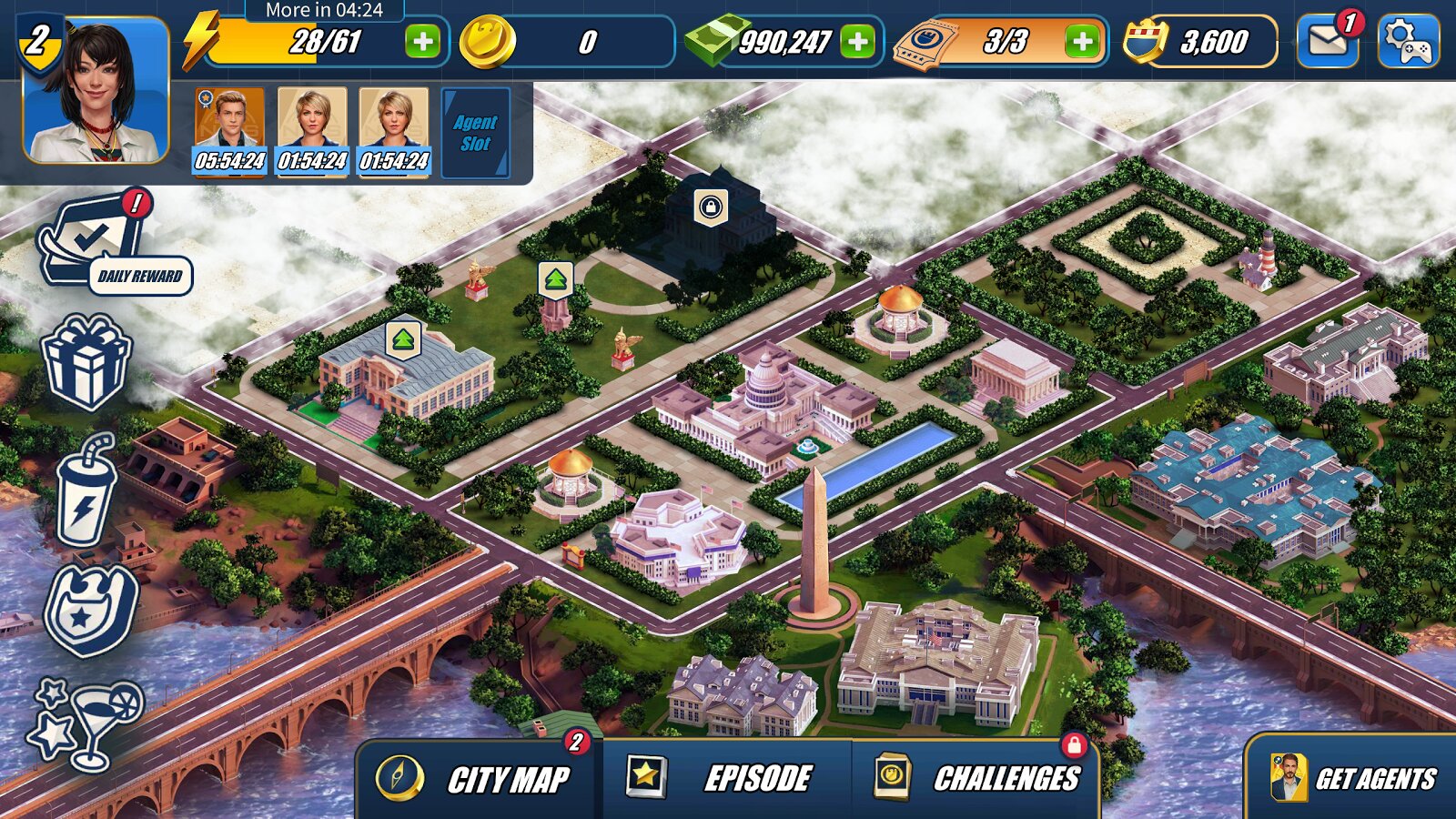The height and width of the screenshot is (819, 1456).
Task: Open the locked Challenges menu
Action: click(x=978, y=779)
